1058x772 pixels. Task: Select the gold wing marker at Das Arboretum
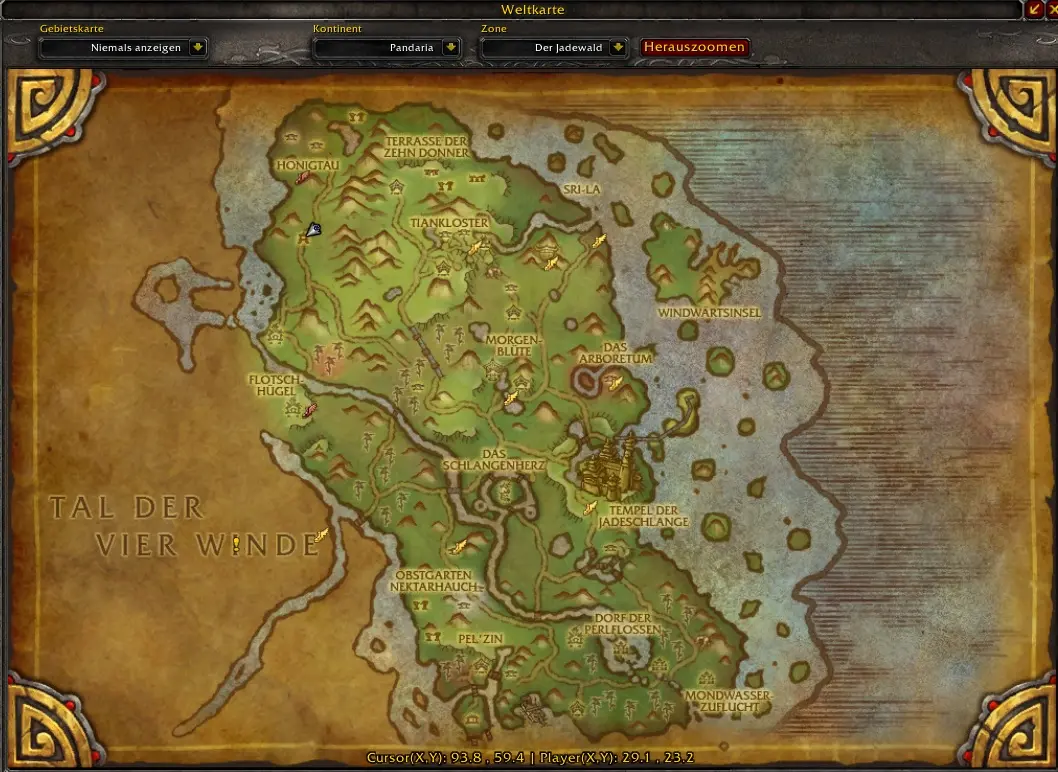(x=615, y=382)
